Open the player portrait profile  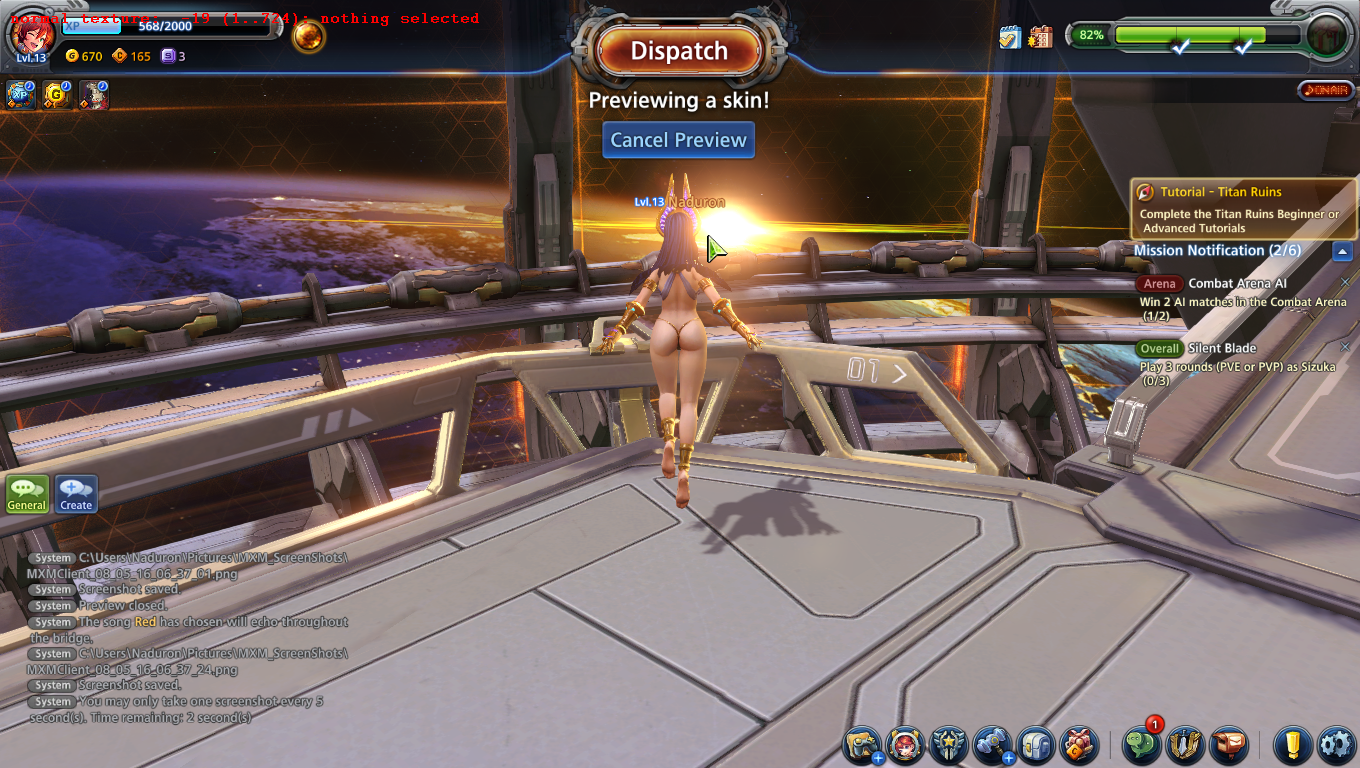click(x=30, y=35)
